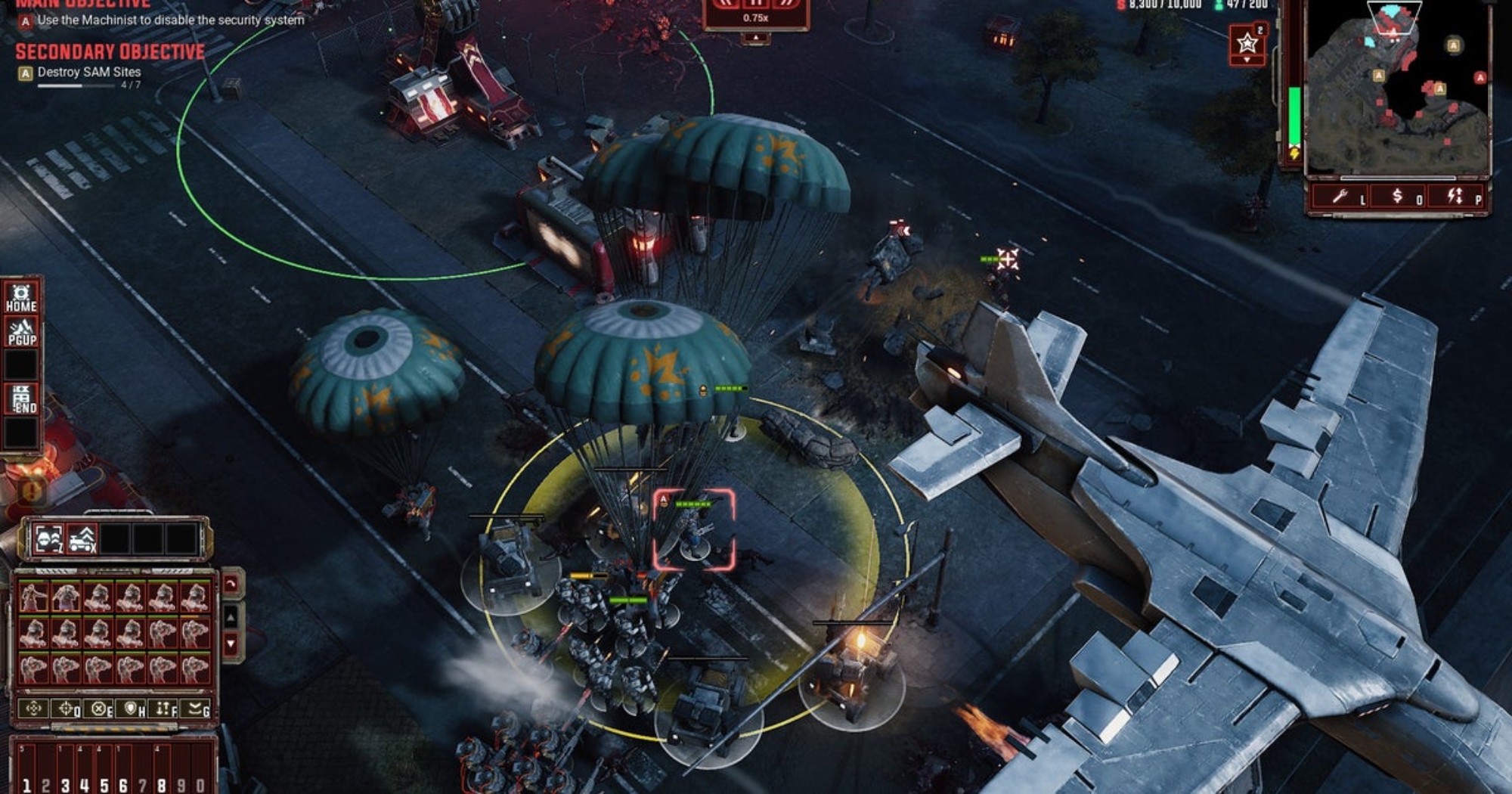Image resolution: width=1512 pixels, height=794 pixels.
Task: Pause the game with the speed control
Action: tap(756, 3)
